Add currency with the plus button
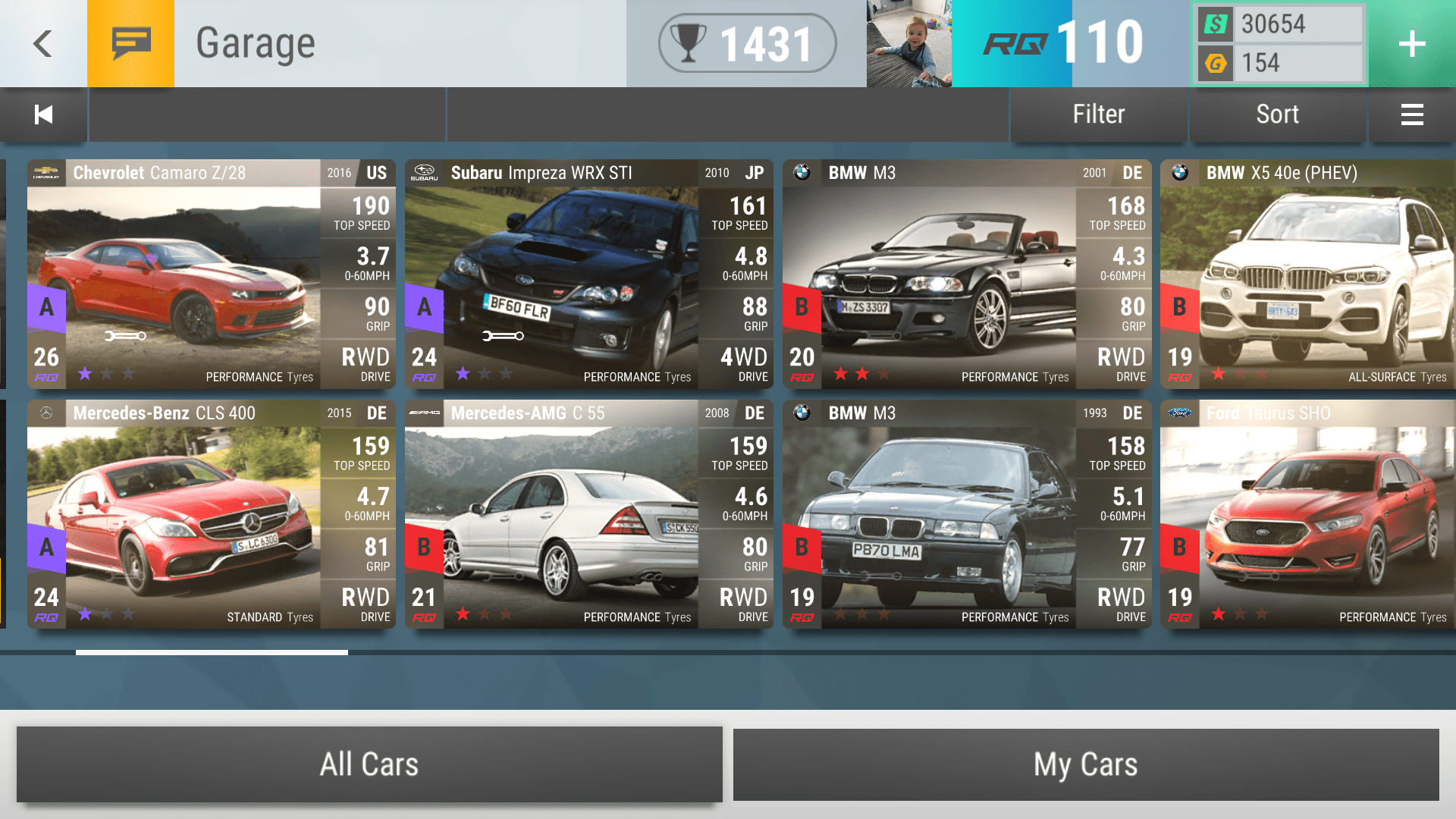Screen dimensions: 1456x819 1411,43
